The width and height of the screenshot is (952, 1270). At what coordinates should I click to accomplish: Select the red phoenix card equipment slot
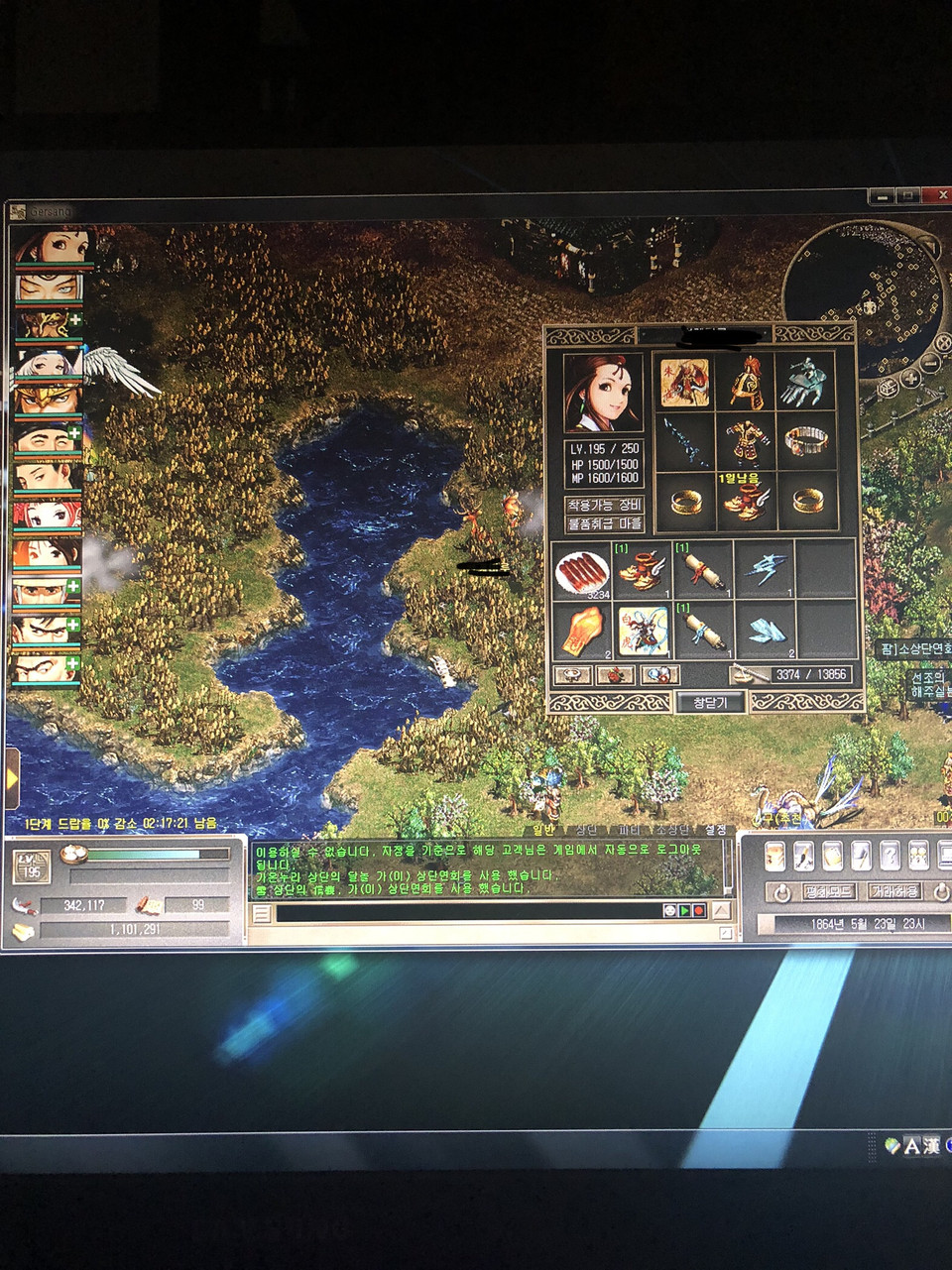click(686, 383)
